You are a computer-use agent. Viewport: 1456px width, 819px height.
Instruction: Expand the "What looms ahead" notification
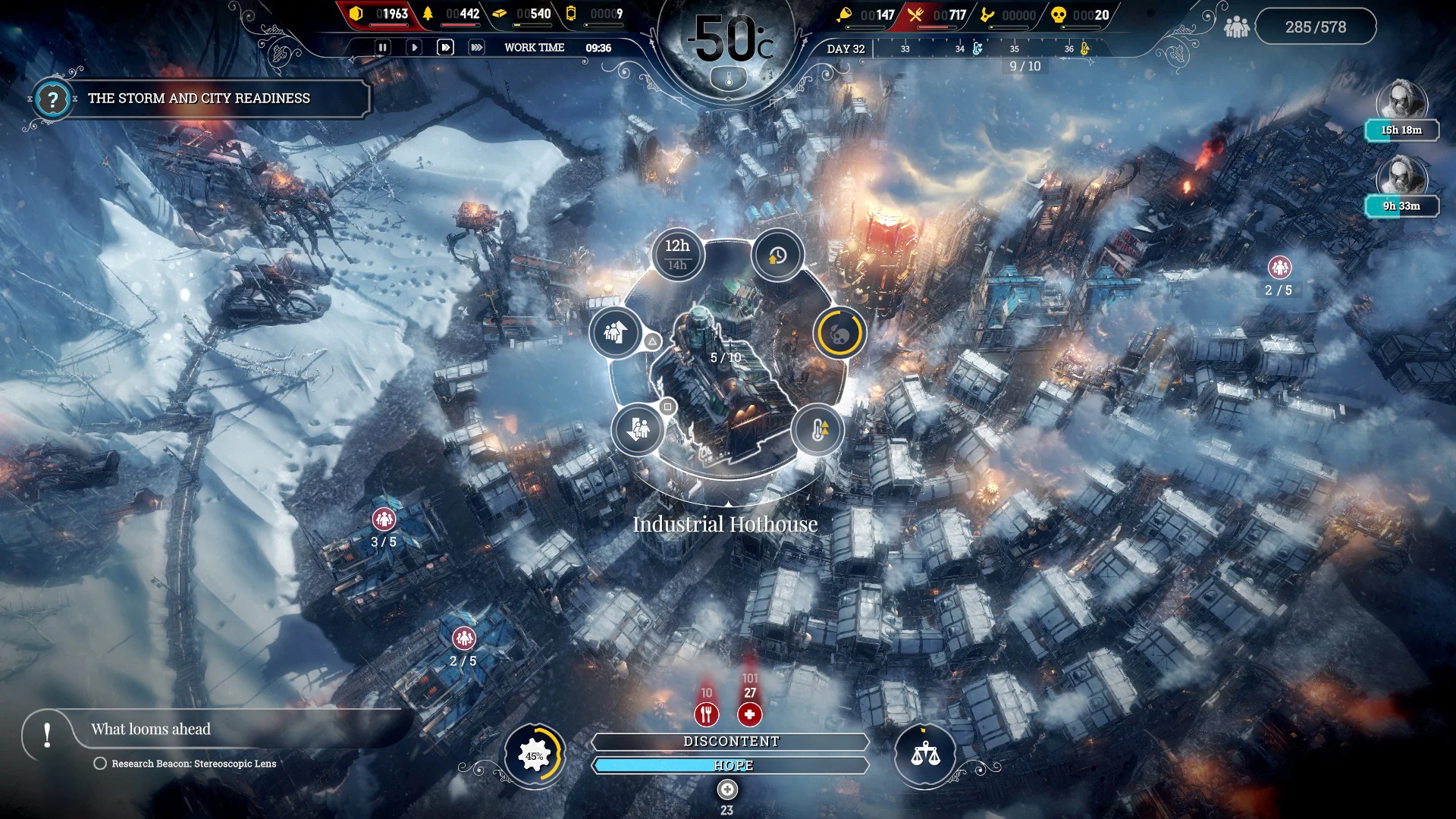149,730
